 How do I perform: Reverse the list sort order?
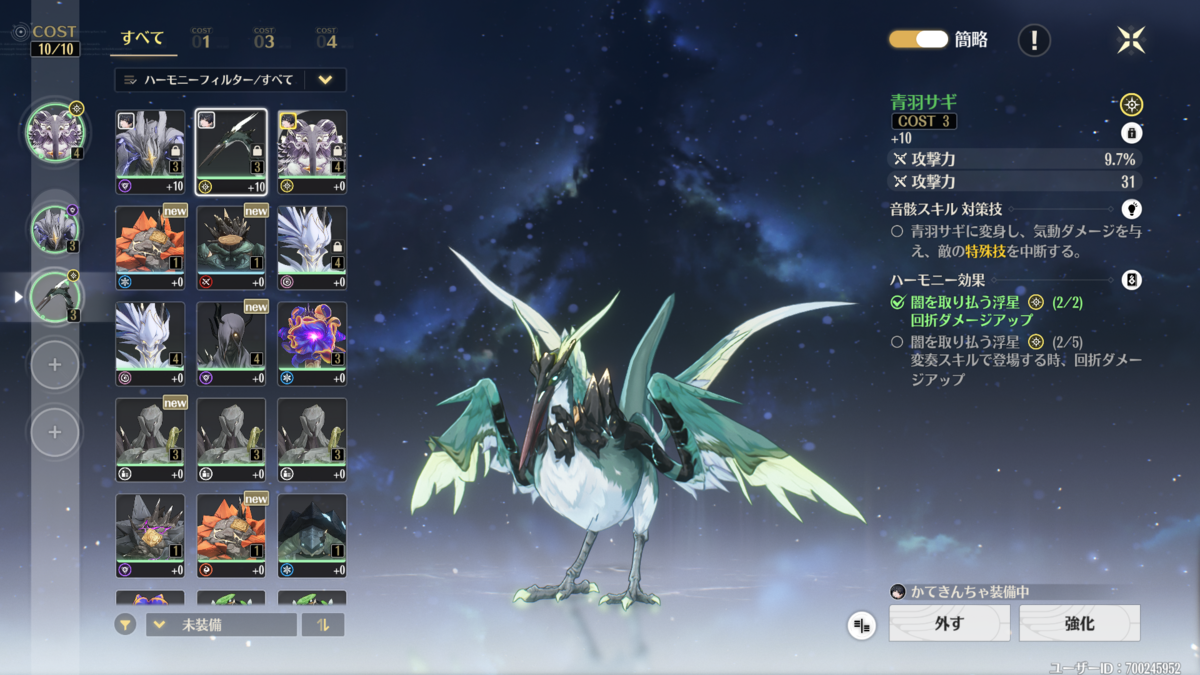click(x=323, y=625)
